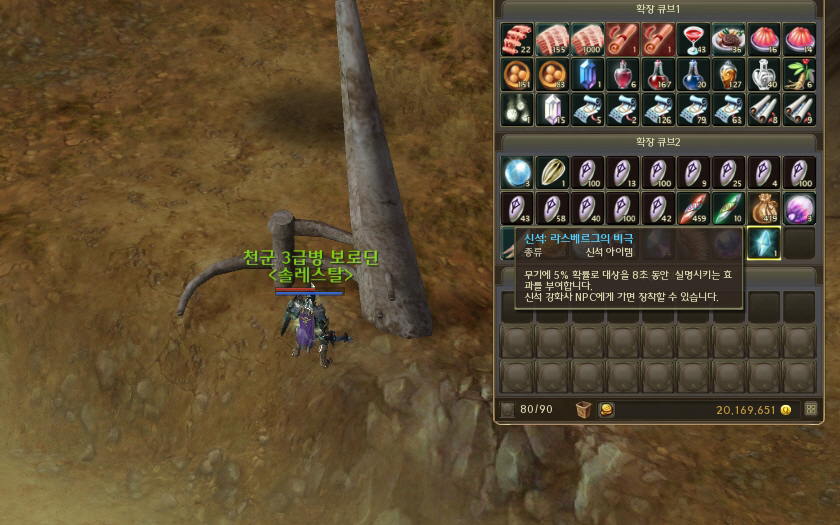Pick the meat stack with 1000 count
The image size is (840, 525).
(x=587, y=41)
